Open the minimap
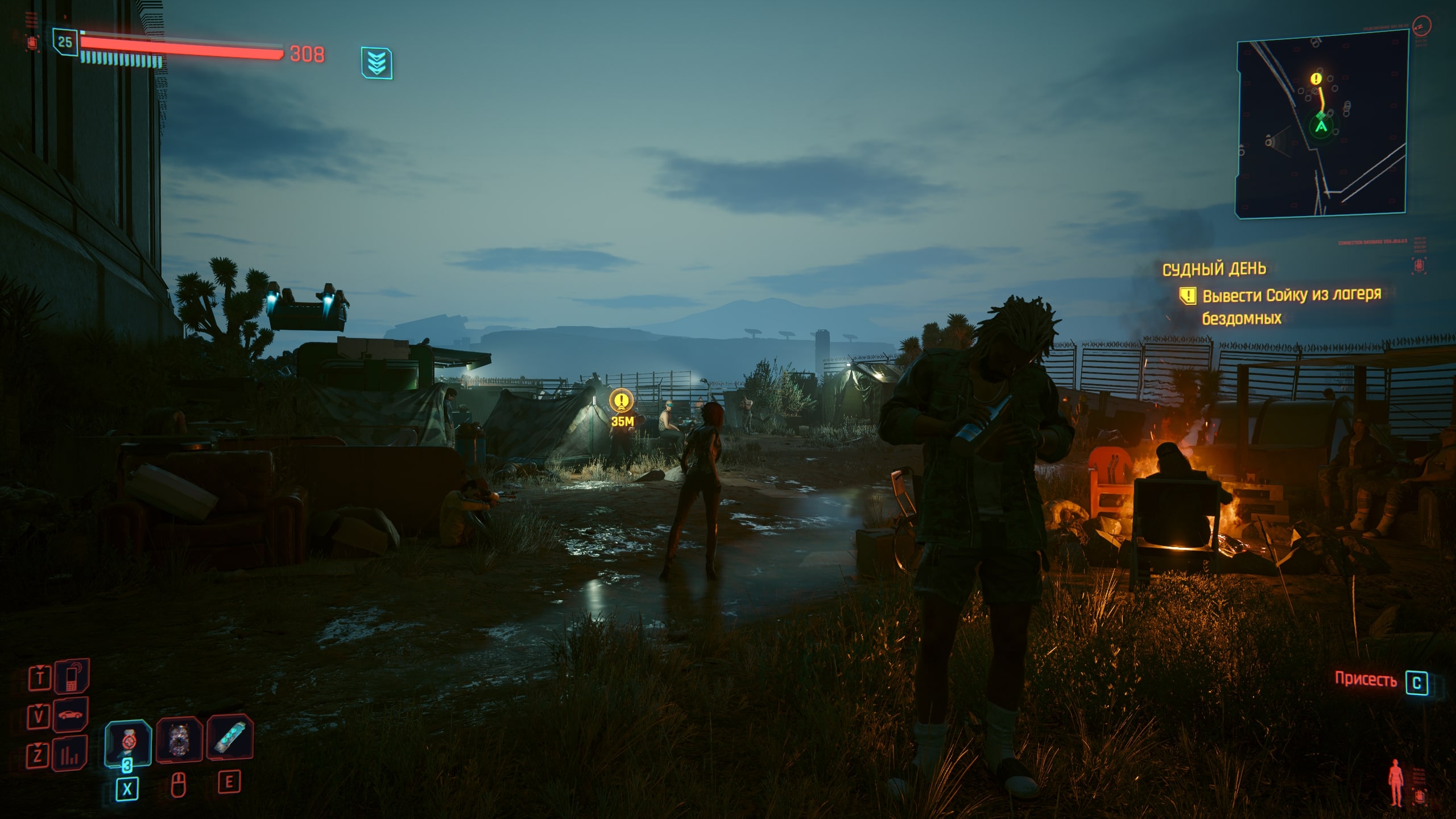The image size is (1456, 819). pyautogui.click(x=1321, y=123)
